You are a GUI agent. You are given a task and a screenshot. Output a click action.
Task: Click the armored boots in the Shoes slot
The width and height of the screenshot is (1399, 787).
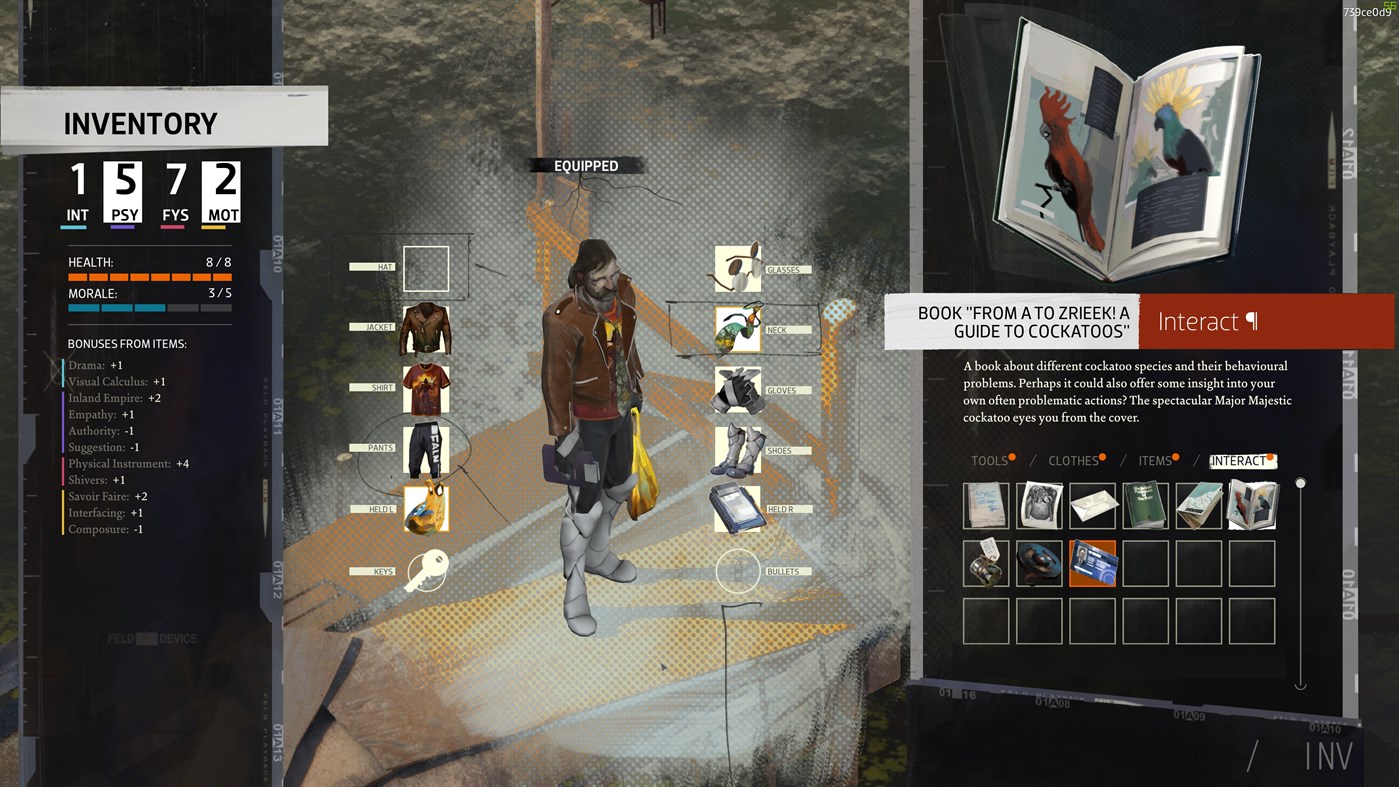(x=738, y=449)
